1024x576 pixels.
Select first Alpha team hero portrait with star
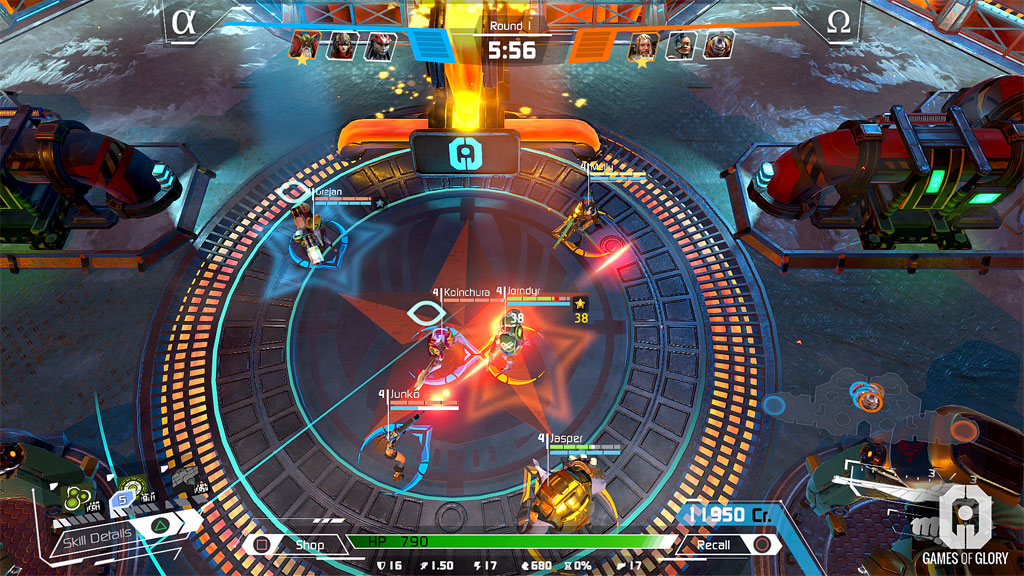tap(305, 45)
